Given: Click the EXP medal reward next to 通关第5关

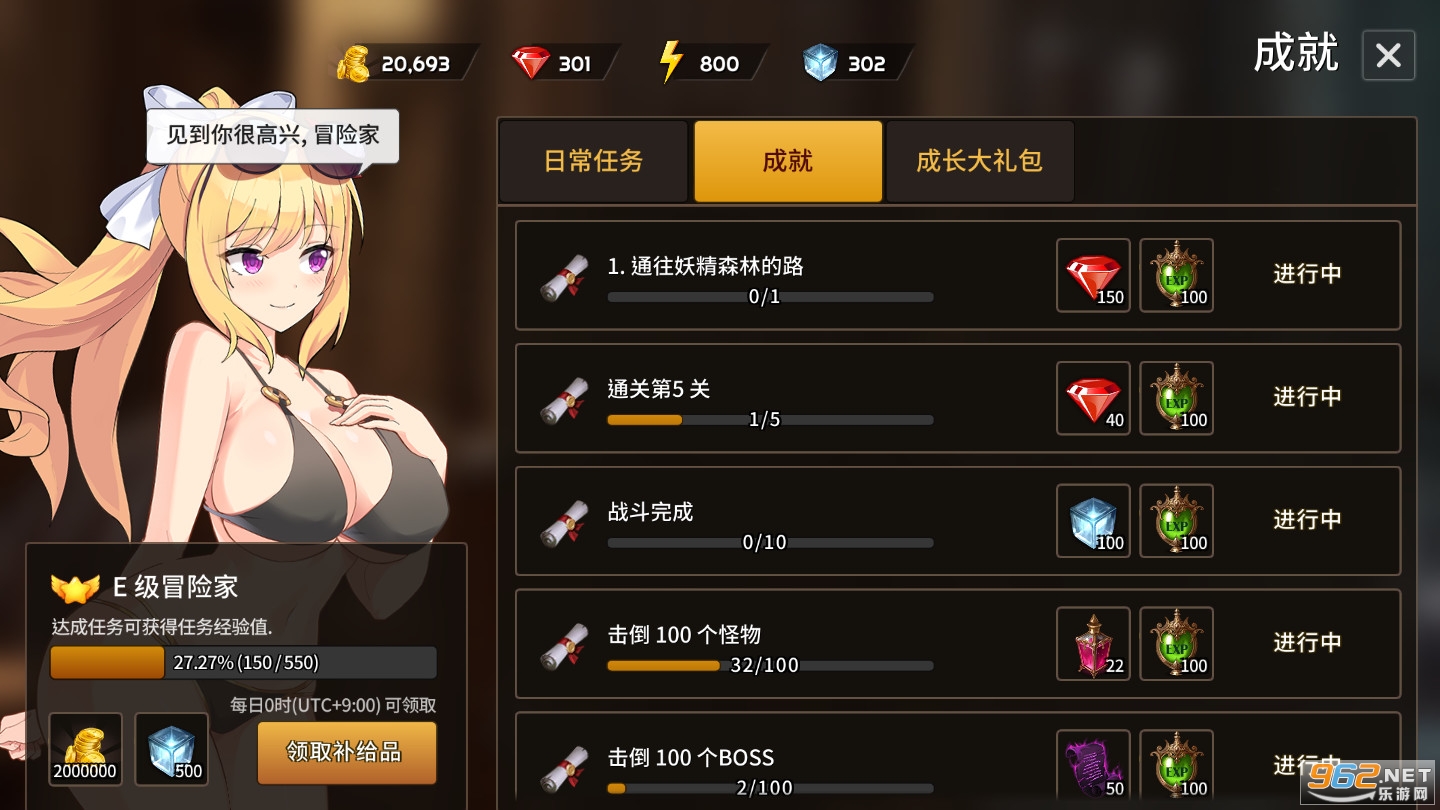Looking at the screenshot, I should [x=1176, y=398].
